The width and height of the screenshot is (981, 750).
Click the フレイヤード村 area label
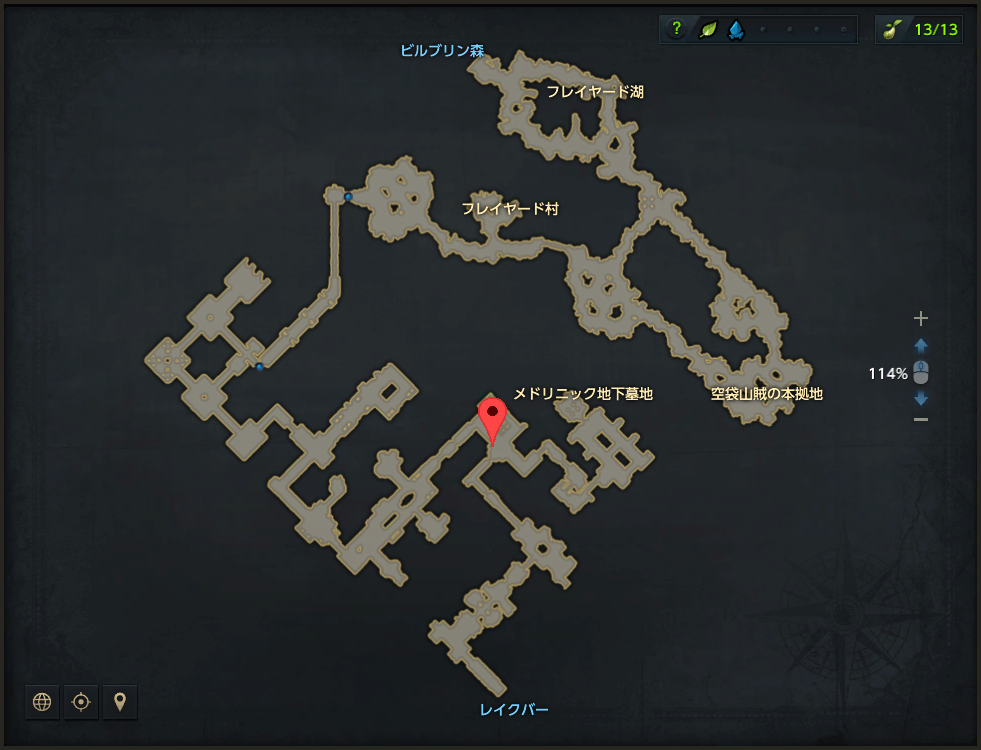click(x=510, y=209)
